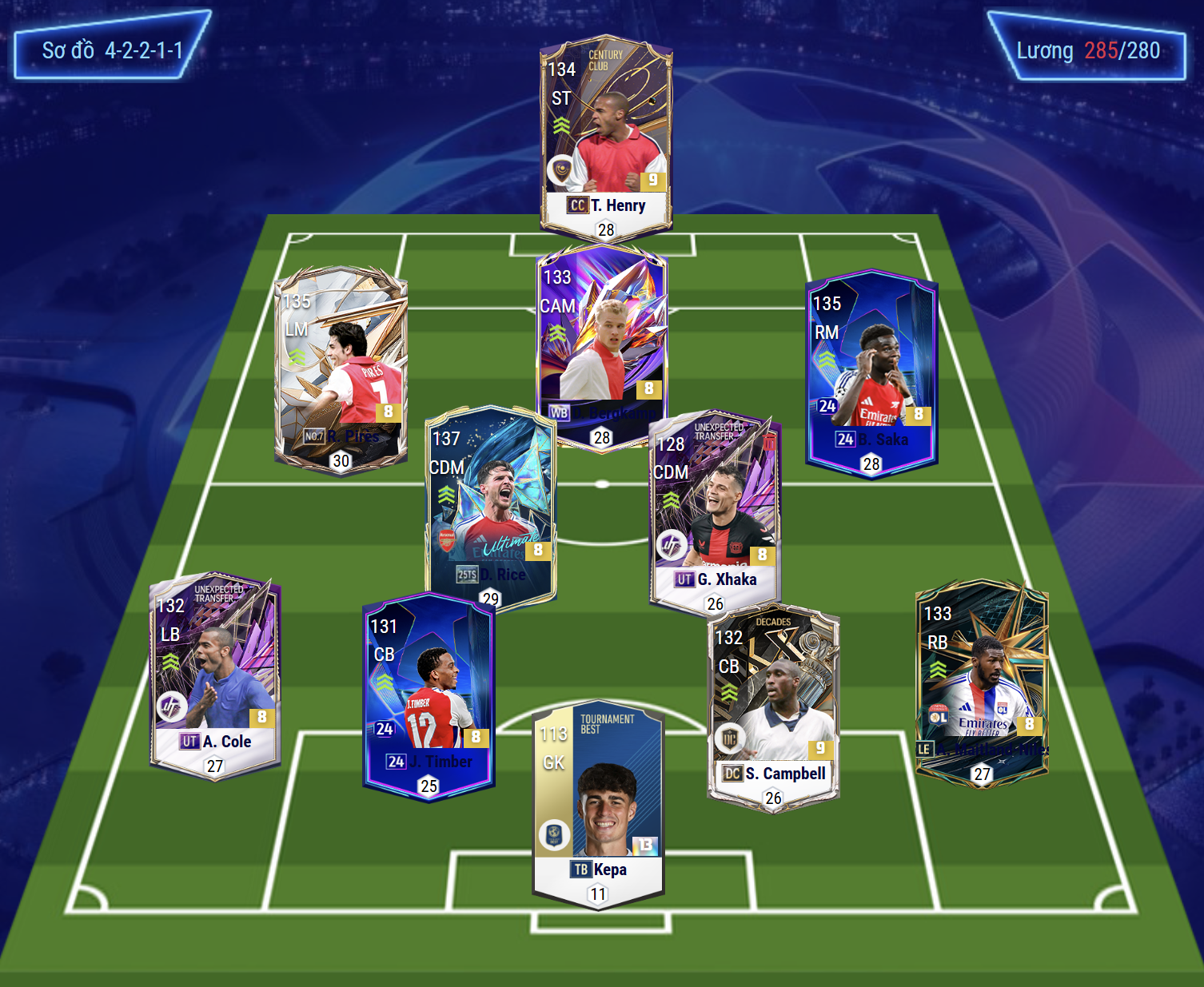Open the Sơ đồ 4-2-2-1-1 formation selector
The image size is (1204, 987).
[112, 50]
